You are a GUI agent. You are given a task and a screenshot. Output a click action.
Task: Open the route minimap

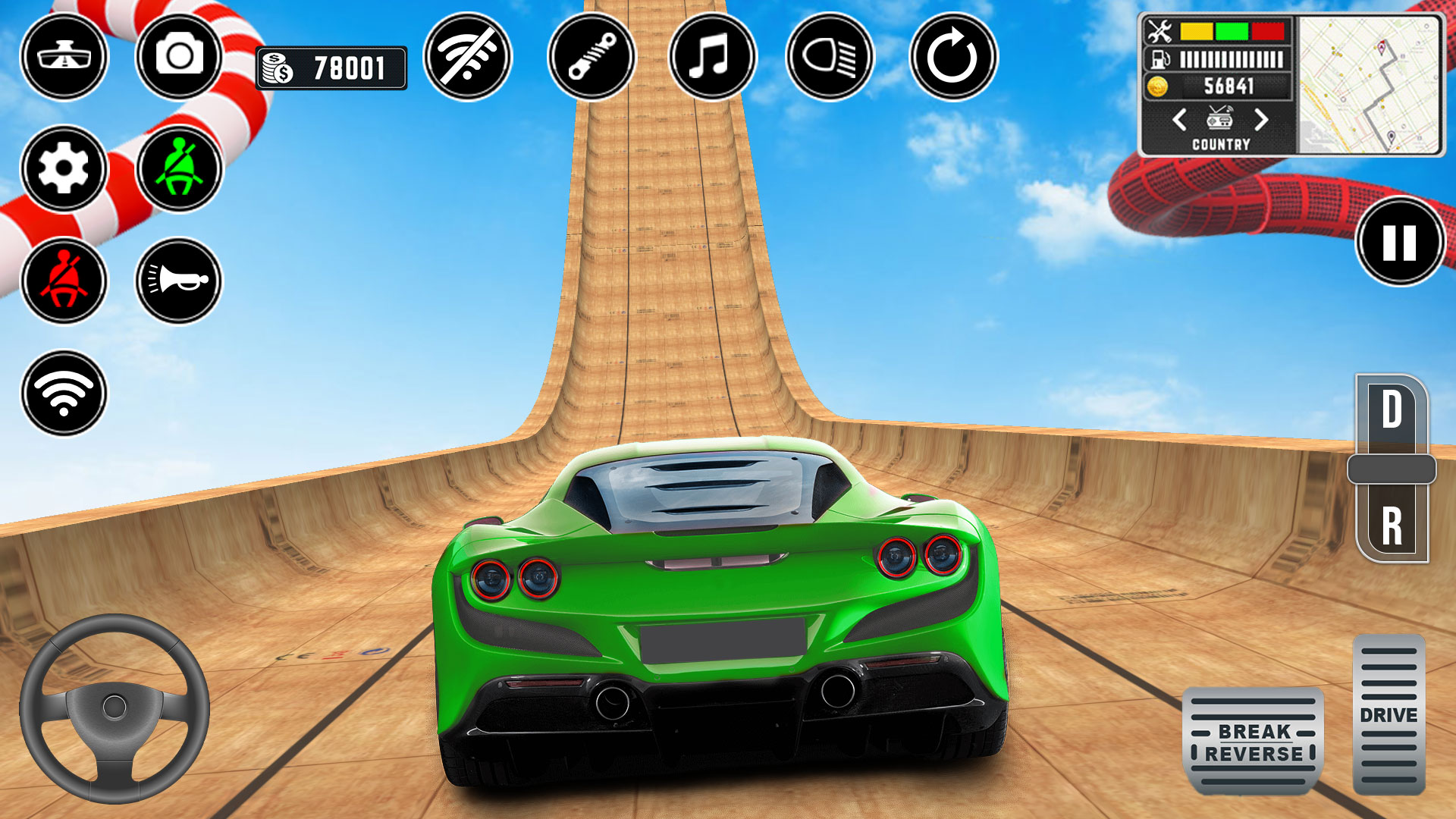[1369, 85]
